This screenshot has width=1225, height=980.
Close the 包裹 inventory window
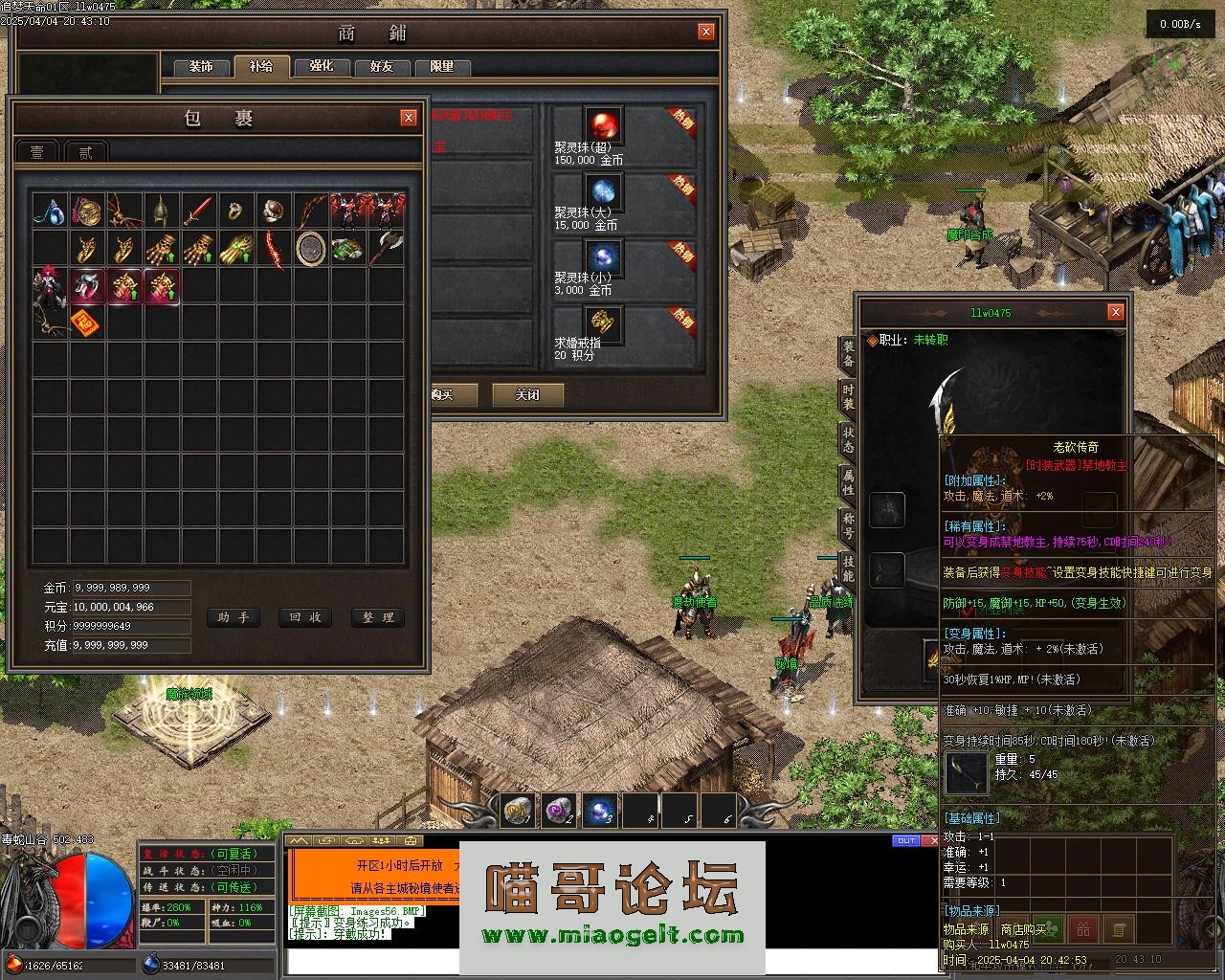point(409,118)
